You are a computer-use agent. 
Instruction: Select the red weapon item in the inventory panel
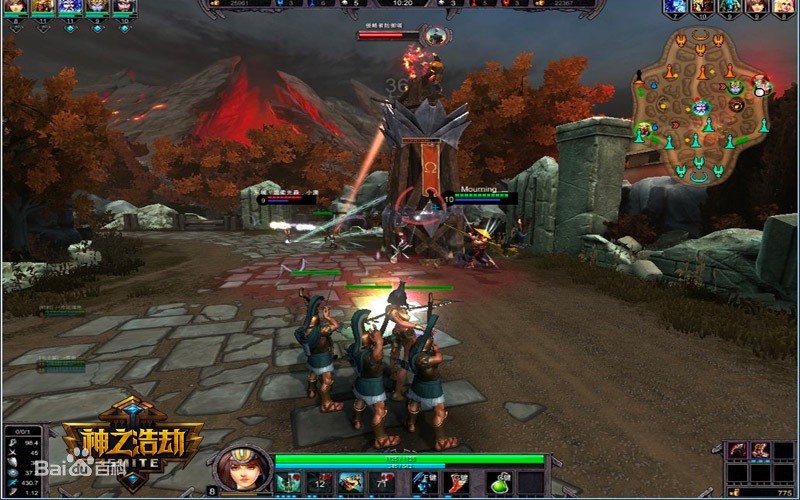pos(737,450)
